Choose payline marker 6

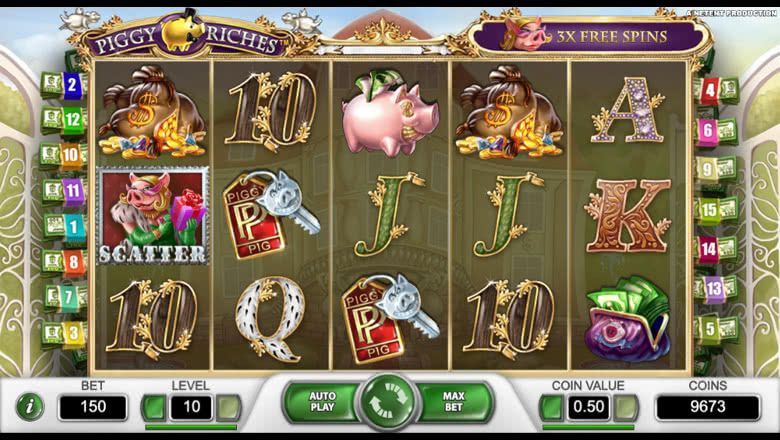click(708, 130)
